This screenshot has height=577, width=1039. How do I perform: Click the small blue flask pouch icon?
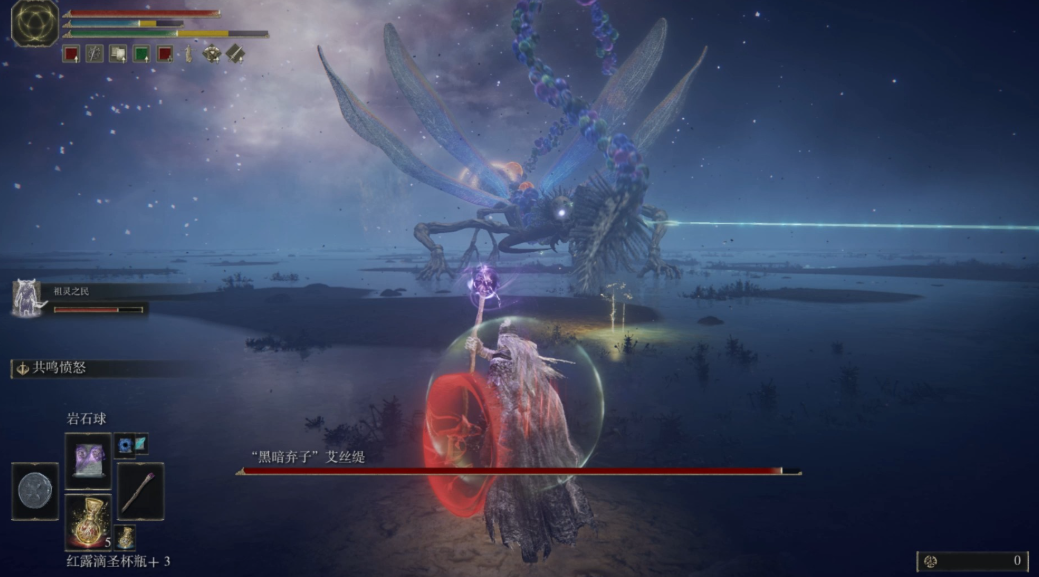click(x=126, y=537)
